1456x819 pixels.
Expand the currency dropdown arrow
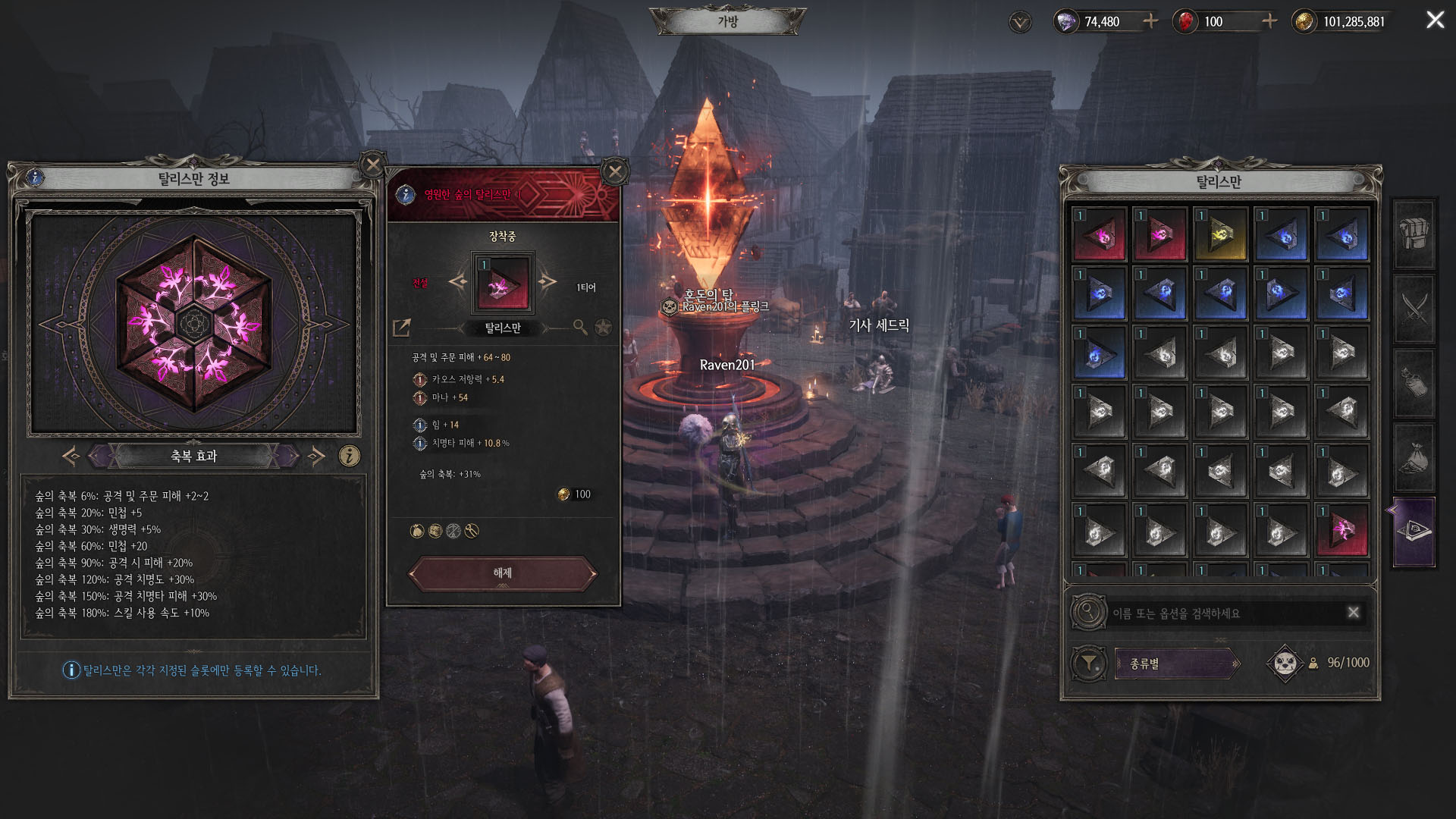(x=1021, y=22)
